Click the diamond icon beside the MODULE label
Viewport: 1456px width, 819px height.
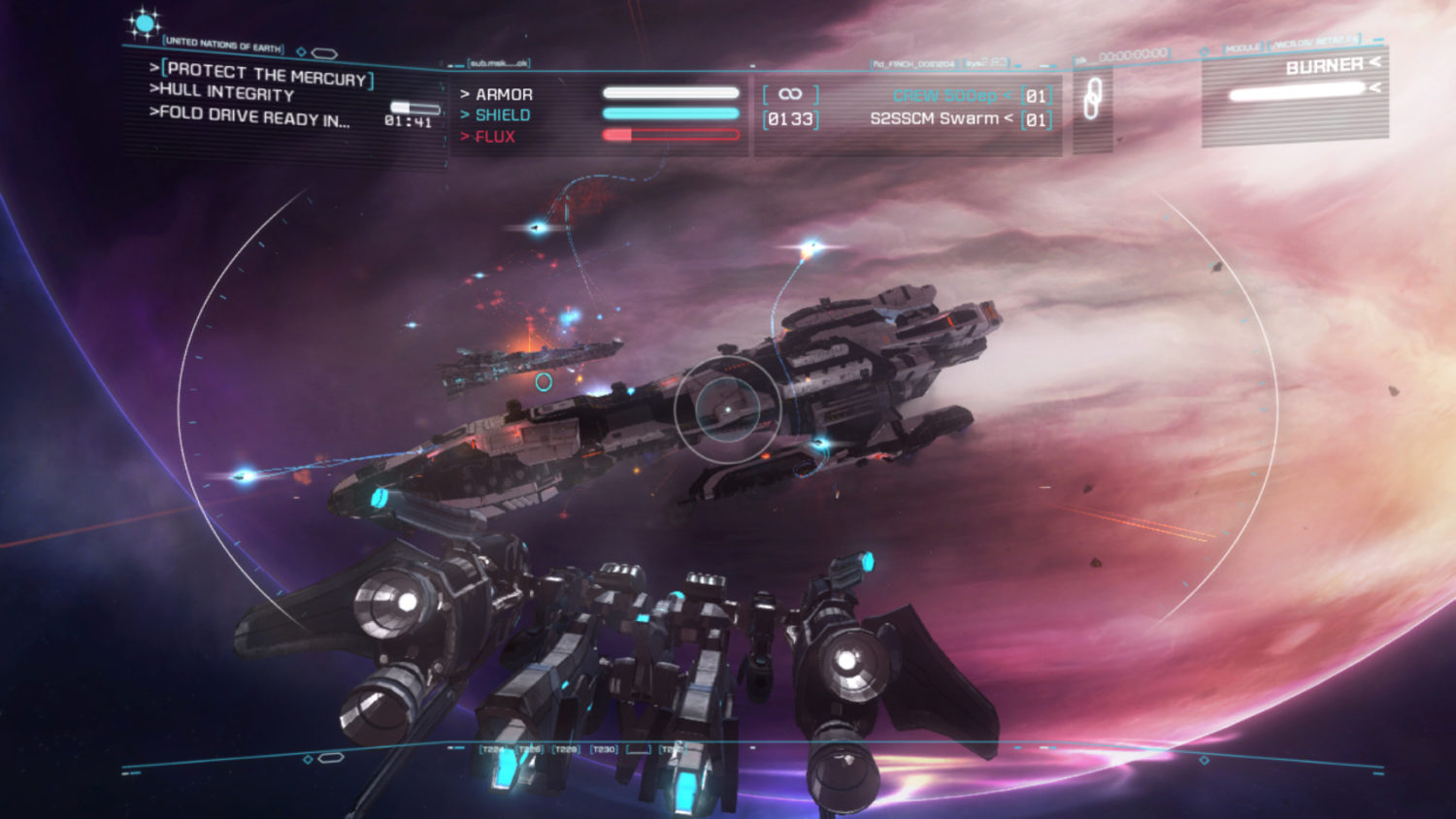click(1204, 50)
